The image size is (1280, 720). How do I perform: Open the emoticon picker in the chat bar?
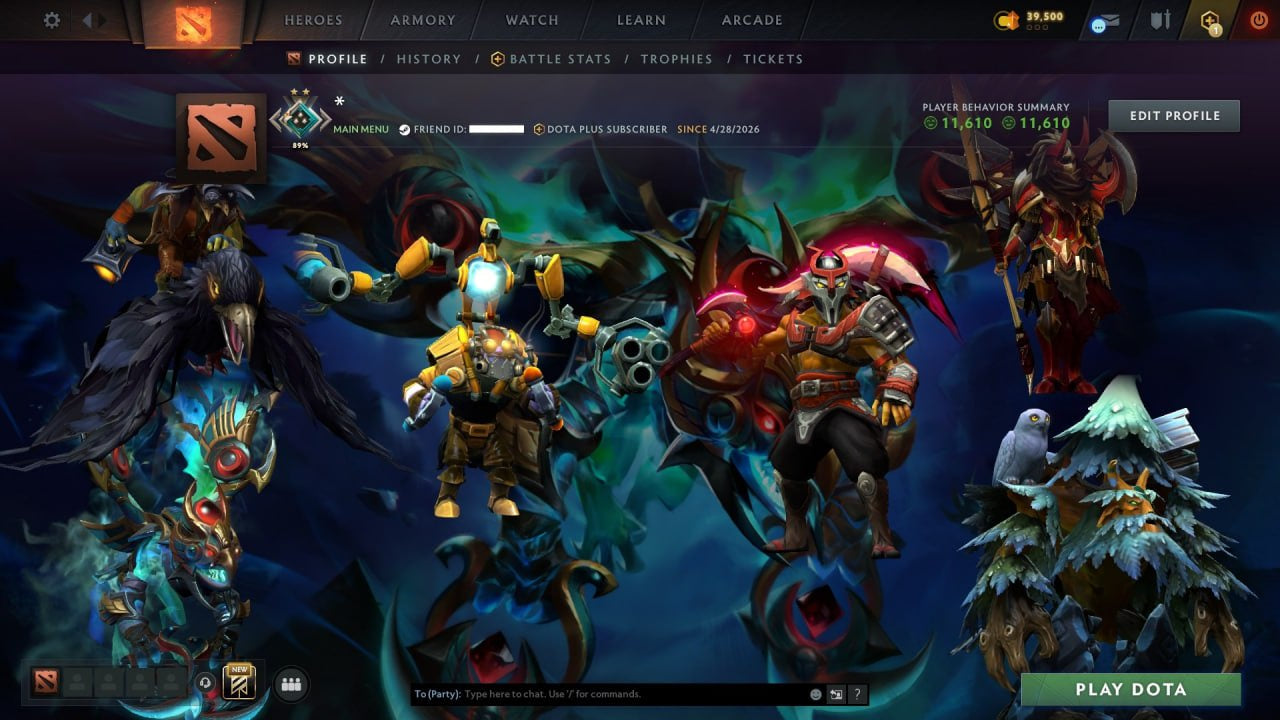pyautogui.click(x=815, y=693)
